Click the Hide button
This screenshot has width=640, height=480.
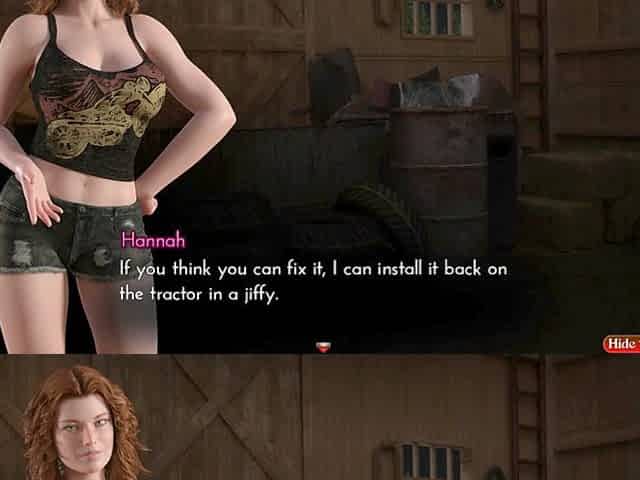(x=622, y=343)
